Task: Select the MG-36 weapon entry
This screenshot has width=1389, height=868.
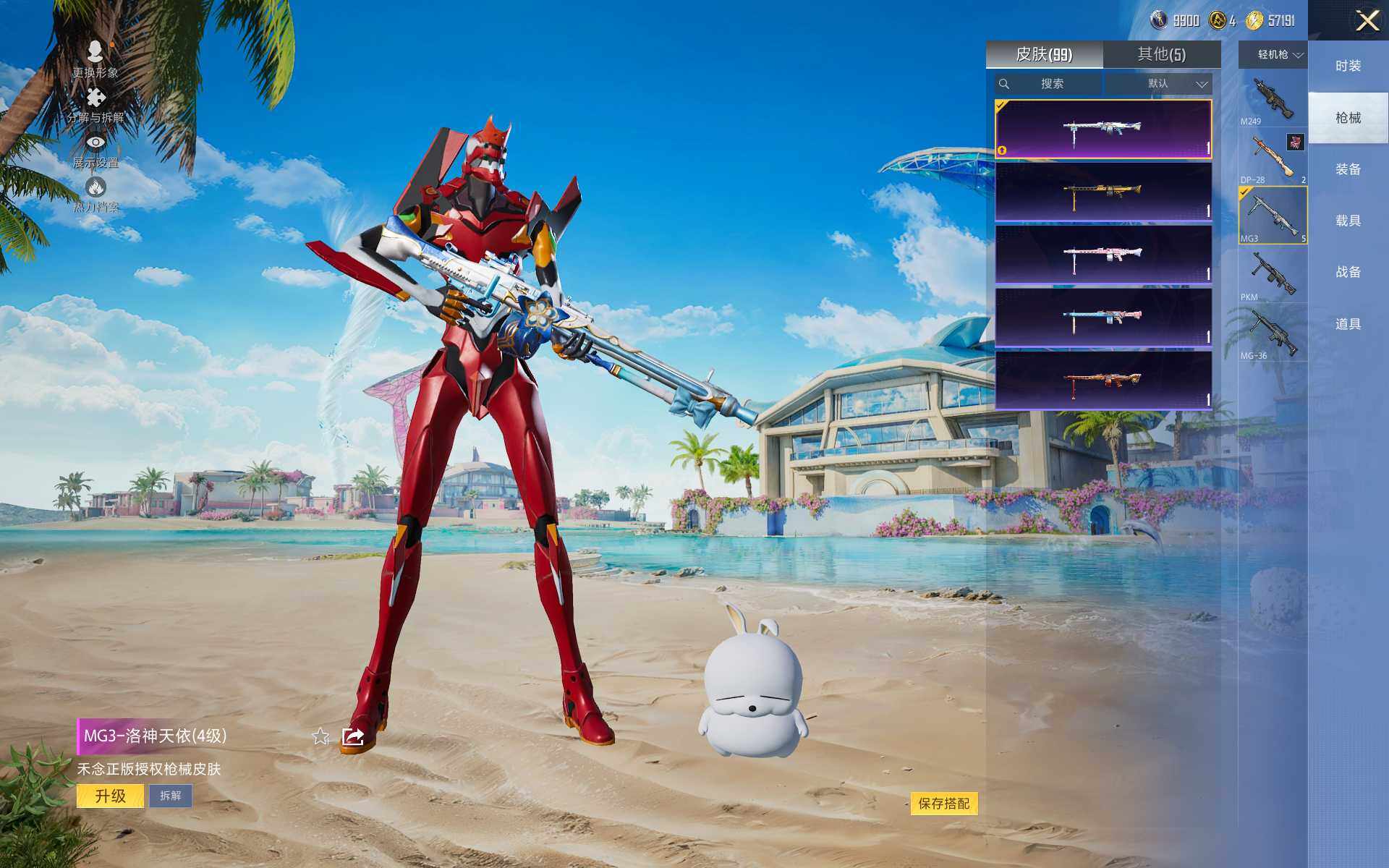Action: tap(1273, 333)
